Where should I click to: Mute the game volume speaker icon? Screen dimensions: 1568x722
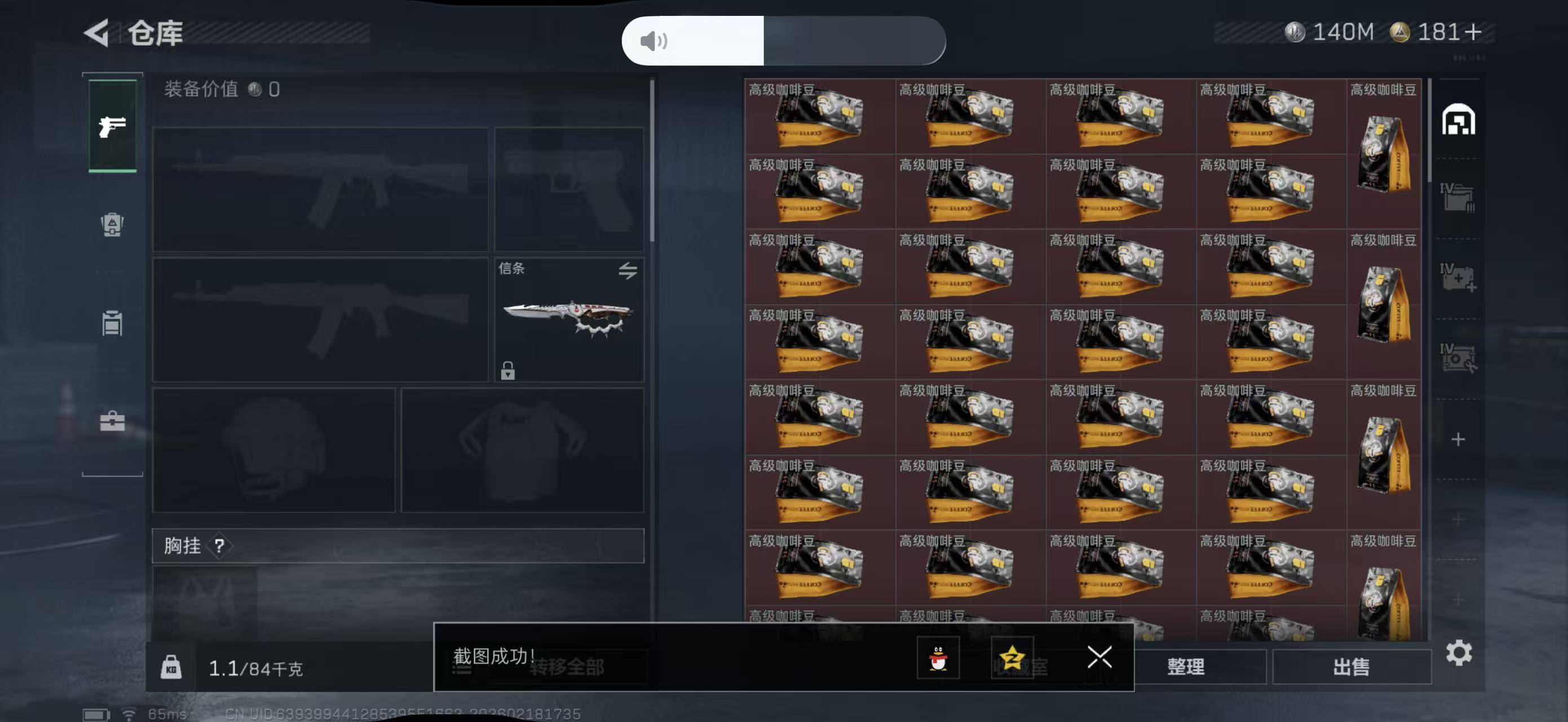[653, 42]
